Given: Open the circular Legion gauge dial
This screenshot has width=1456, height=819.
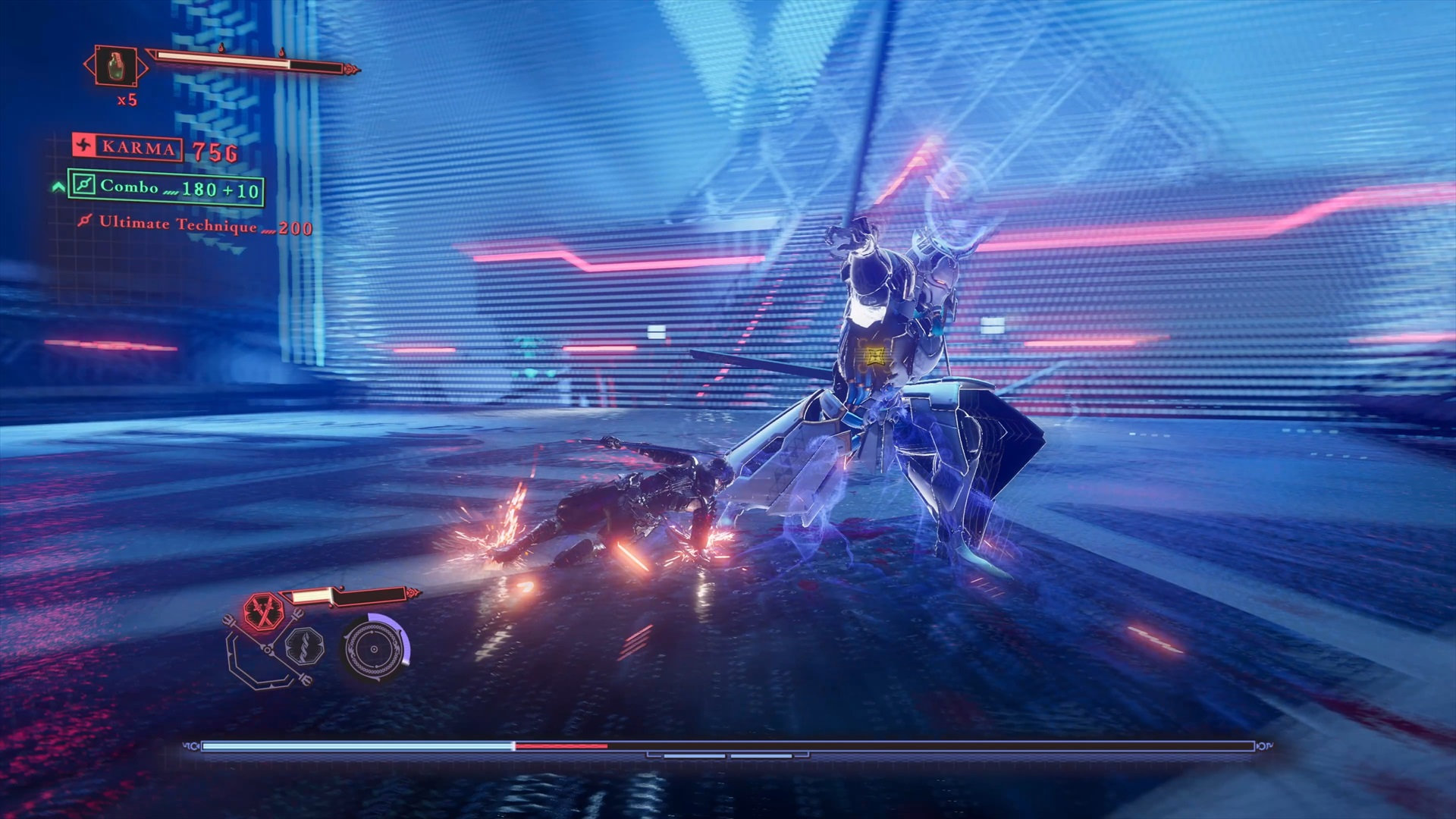Looking at the screenshot, I should click(375, 650).
